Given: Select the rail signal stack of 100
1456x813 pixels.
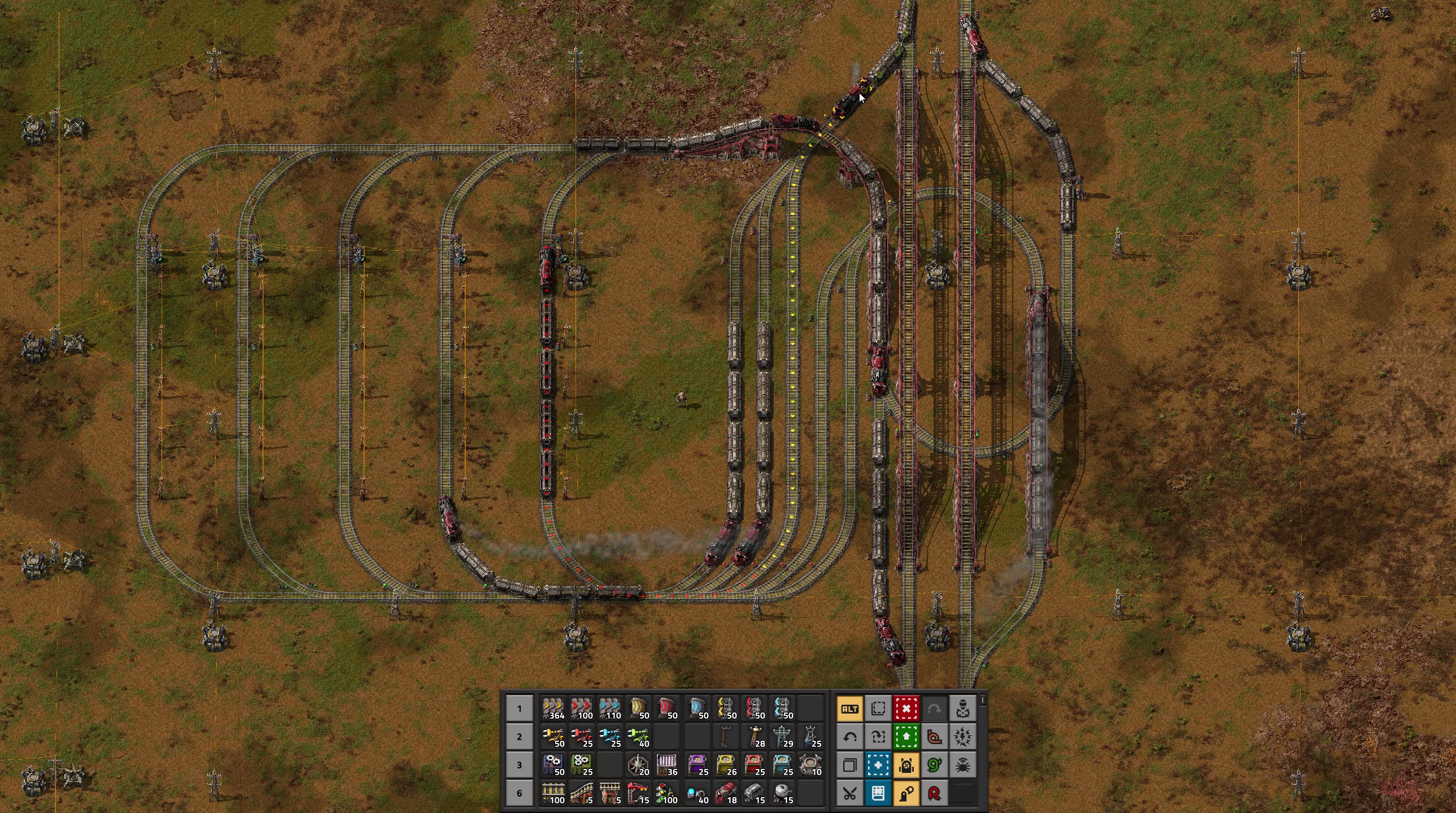Looking at the screenshot, I should 667,793.
